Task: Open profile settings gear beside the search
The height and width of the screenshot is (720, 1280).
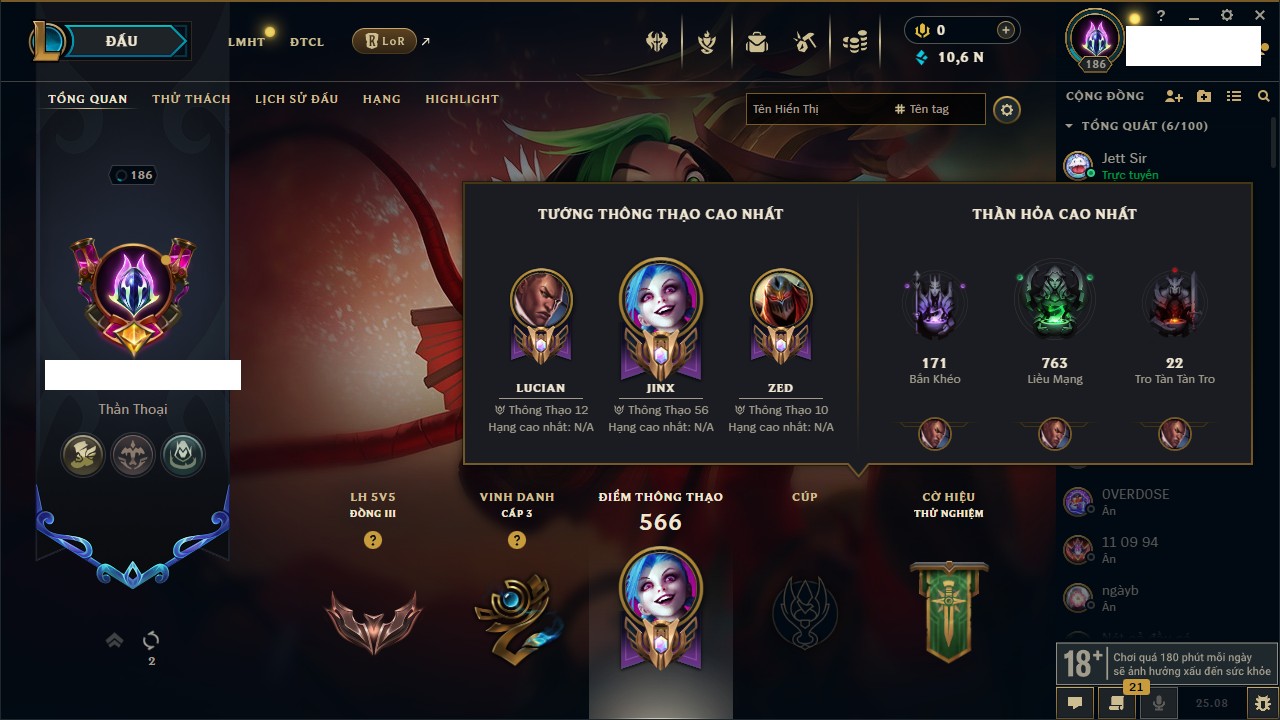Action: click(x=1007, y=110)
